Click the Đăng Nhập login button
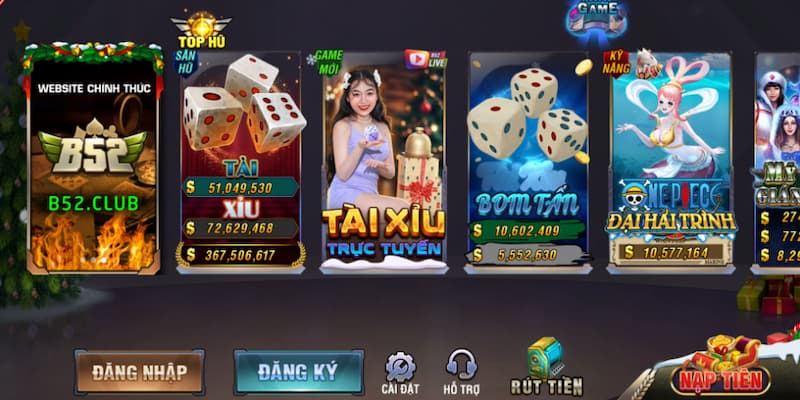 [139, 372]
